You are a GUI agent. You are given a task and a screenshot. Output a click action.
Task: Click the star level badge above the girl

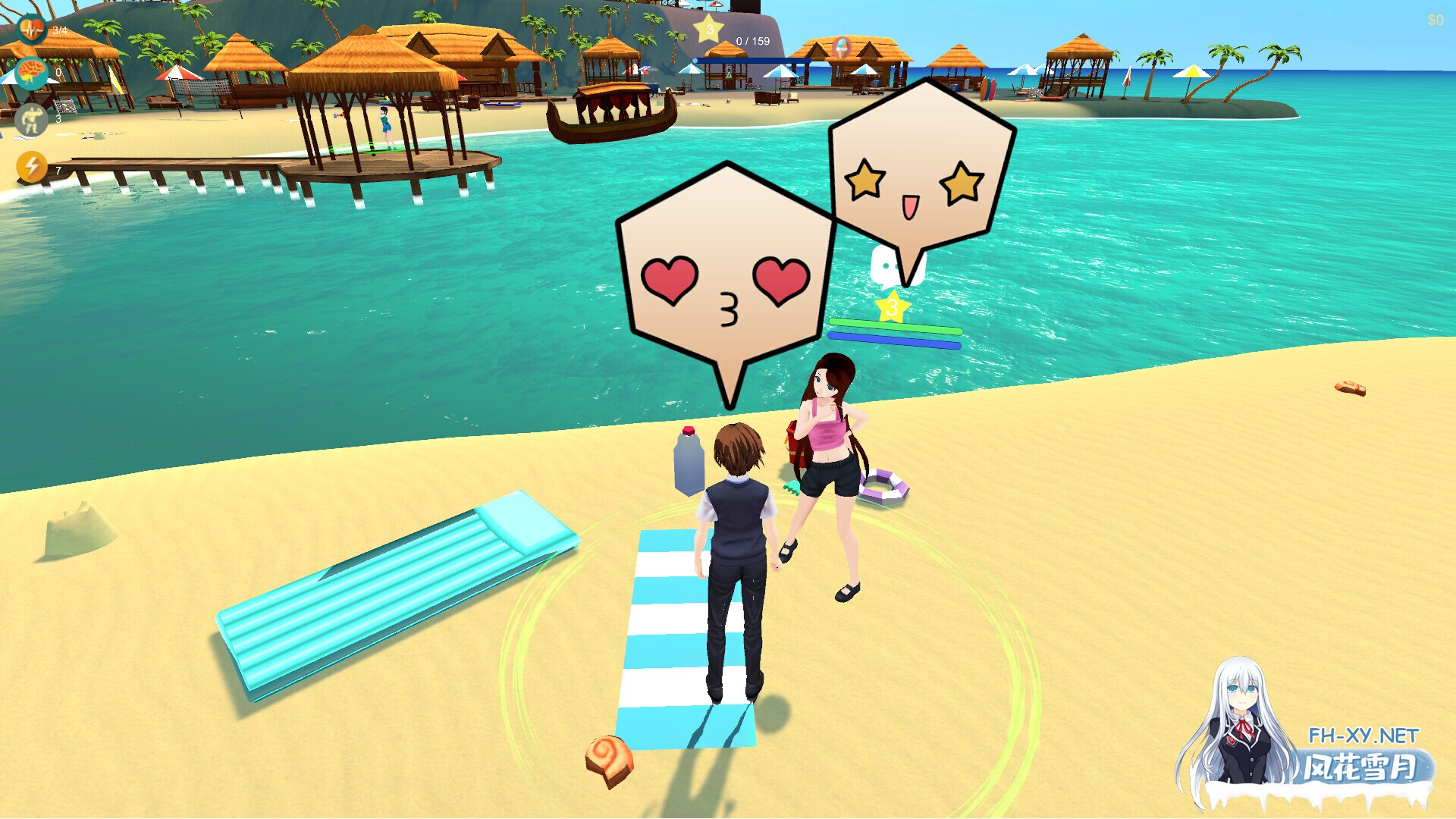pyautogui.click(x=891, y=307)
